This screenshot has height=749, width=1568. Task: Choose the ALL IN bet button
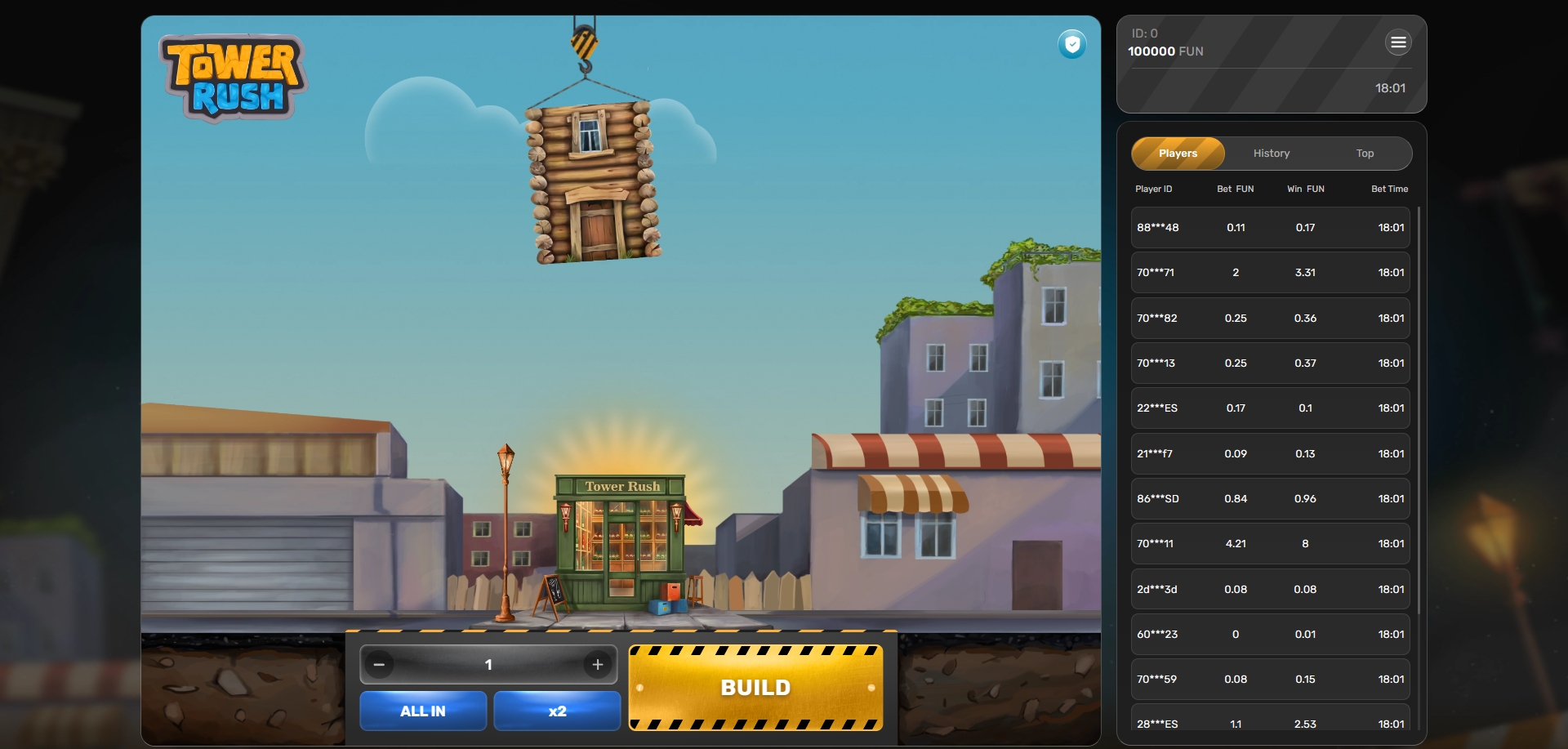423,711
